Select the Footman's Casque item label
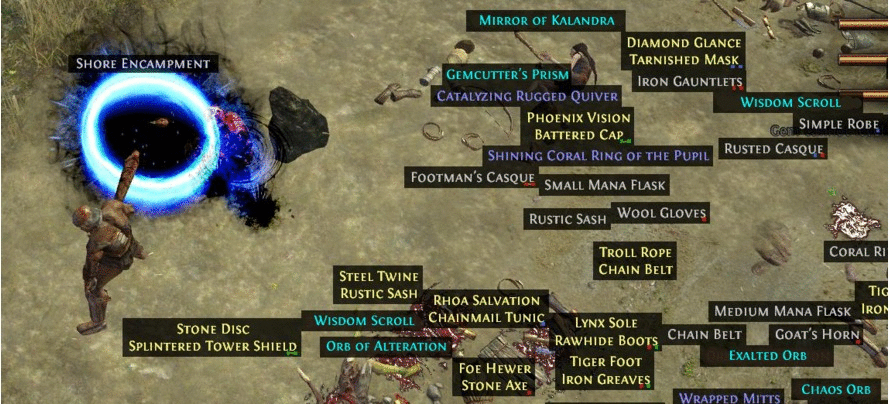The width and height of the screenshot is (889, 404). (473, 177)
